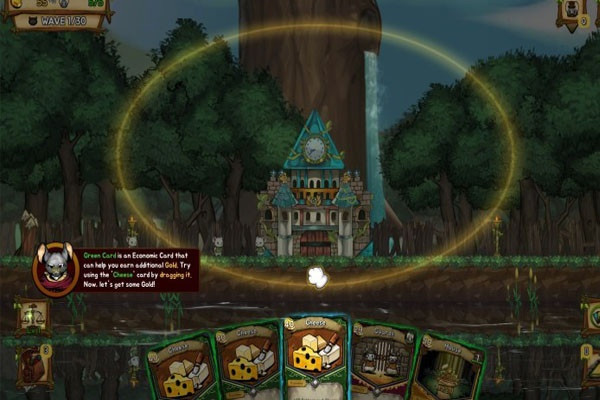Open the red-figure deck frame below the scales
This screenshot has width=600, height=400.
click(33, 366)
